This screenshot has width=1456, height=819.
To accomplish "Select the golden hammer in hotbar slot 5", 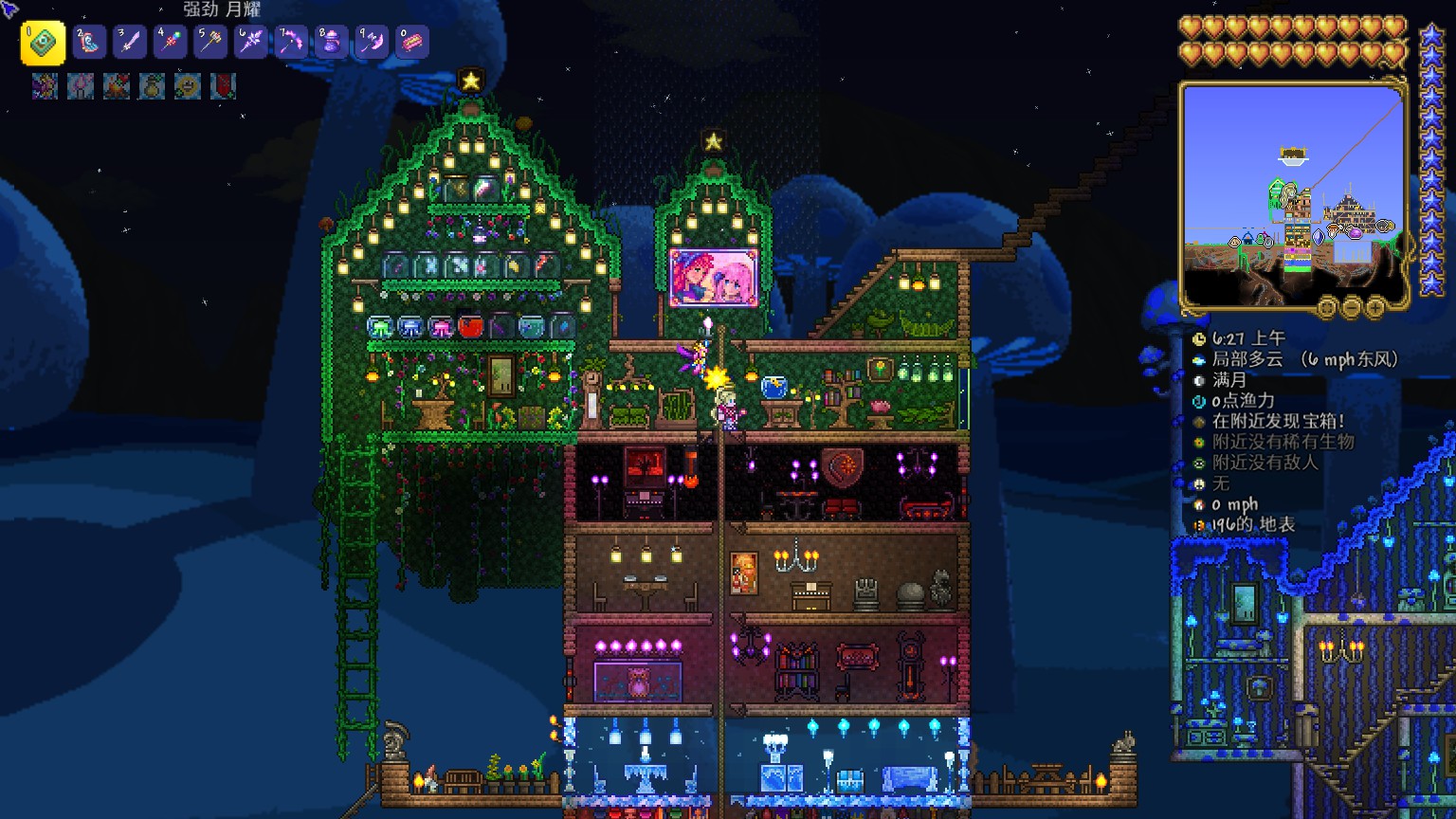I will pyautogui.click(x=210, y=43).
